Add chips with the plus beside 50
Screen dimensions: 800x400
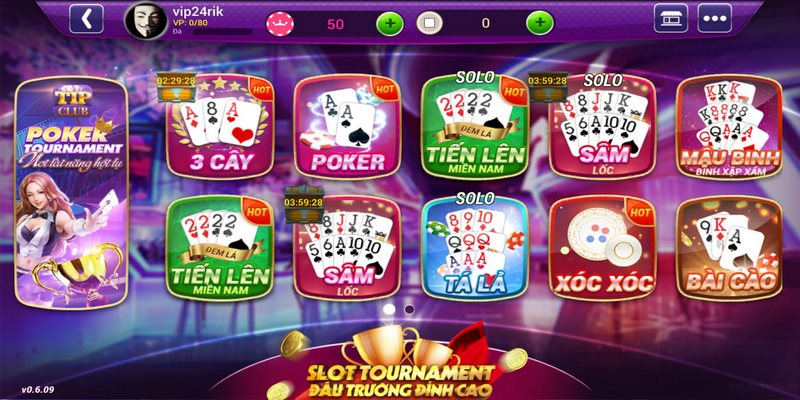click(x=389, y=23)
